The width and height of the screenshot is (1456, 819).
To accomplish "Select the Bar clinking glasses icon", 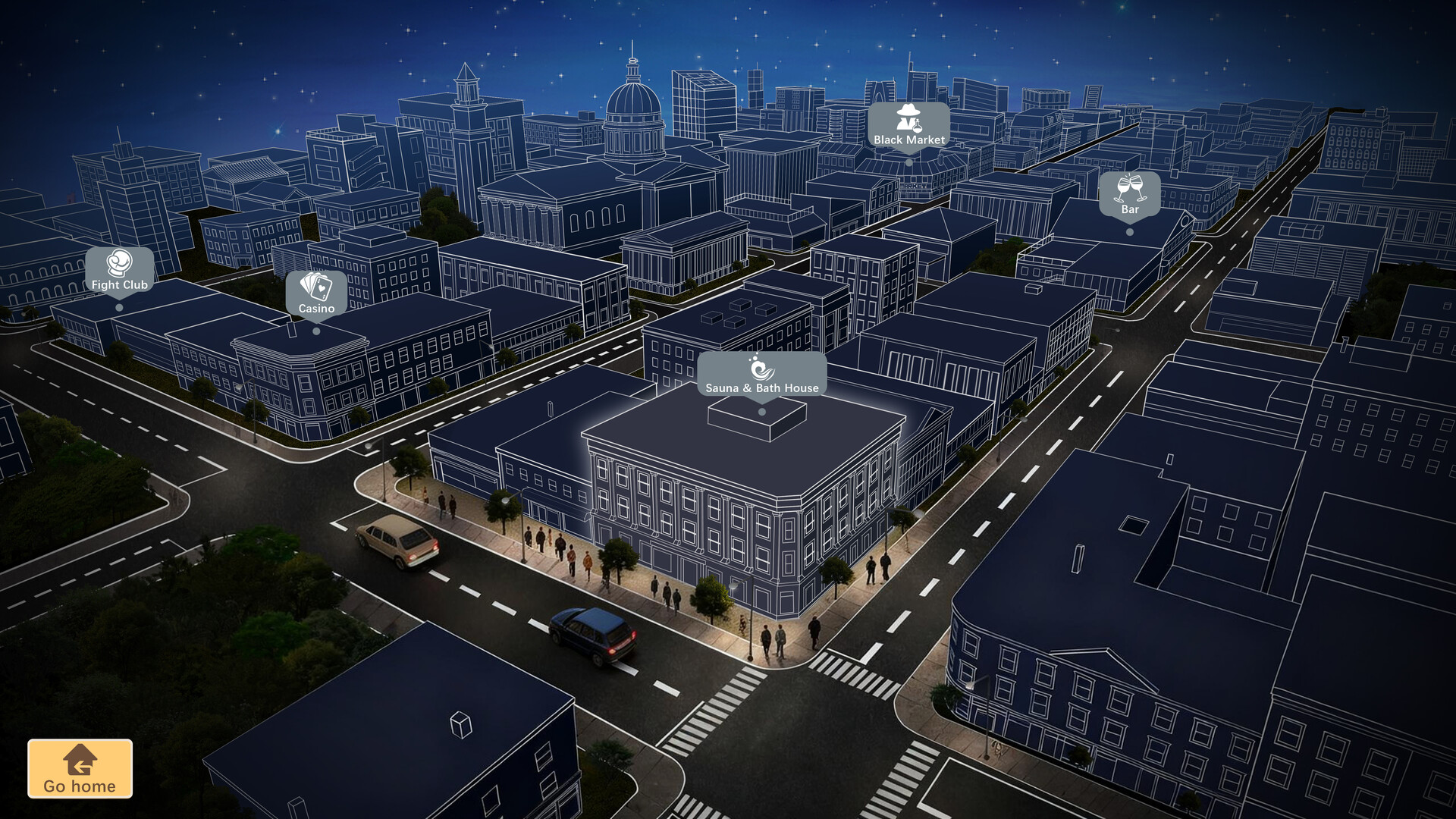I will click(x=1128, y=188).
